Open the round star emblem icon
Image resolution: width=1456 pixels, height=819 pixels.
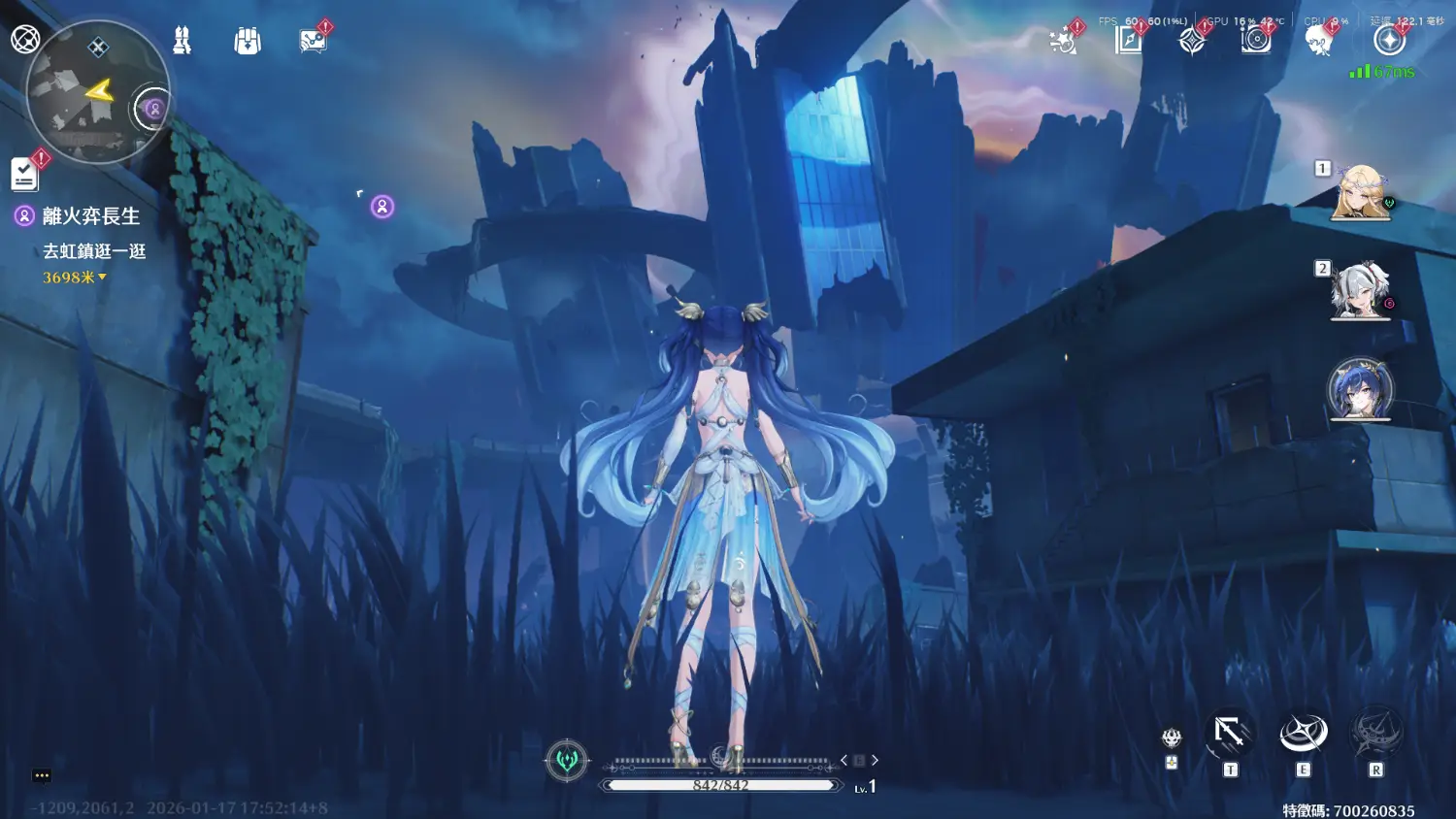coord(1389,41)
